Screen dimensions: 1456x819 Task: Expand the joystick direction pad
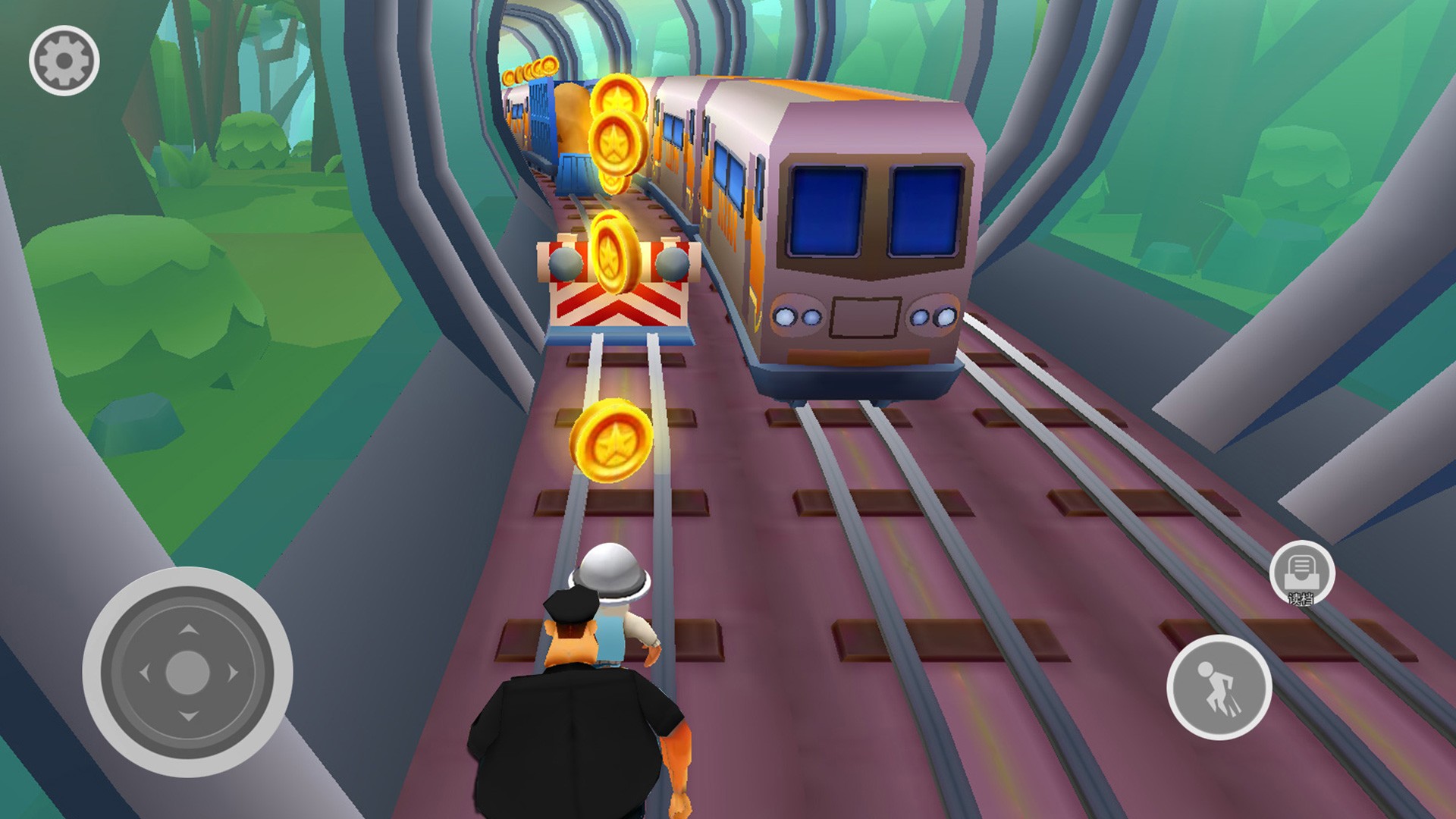[x=188, y=673]
